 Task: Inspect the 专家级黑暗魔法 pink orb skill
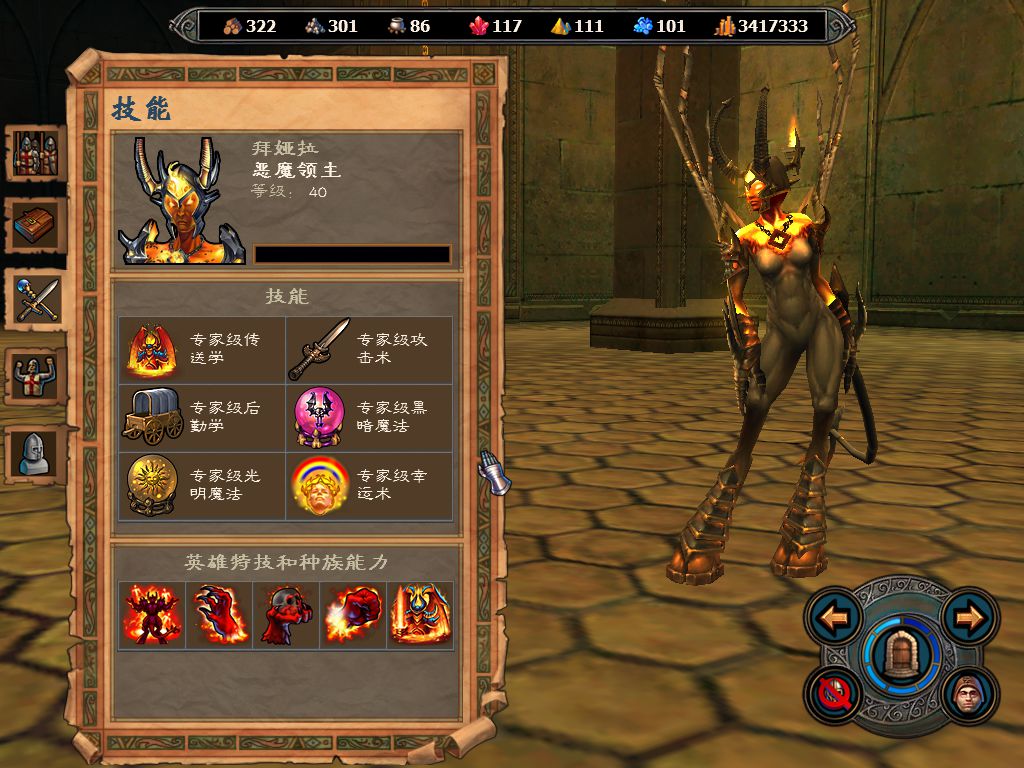tap(319, 417)
